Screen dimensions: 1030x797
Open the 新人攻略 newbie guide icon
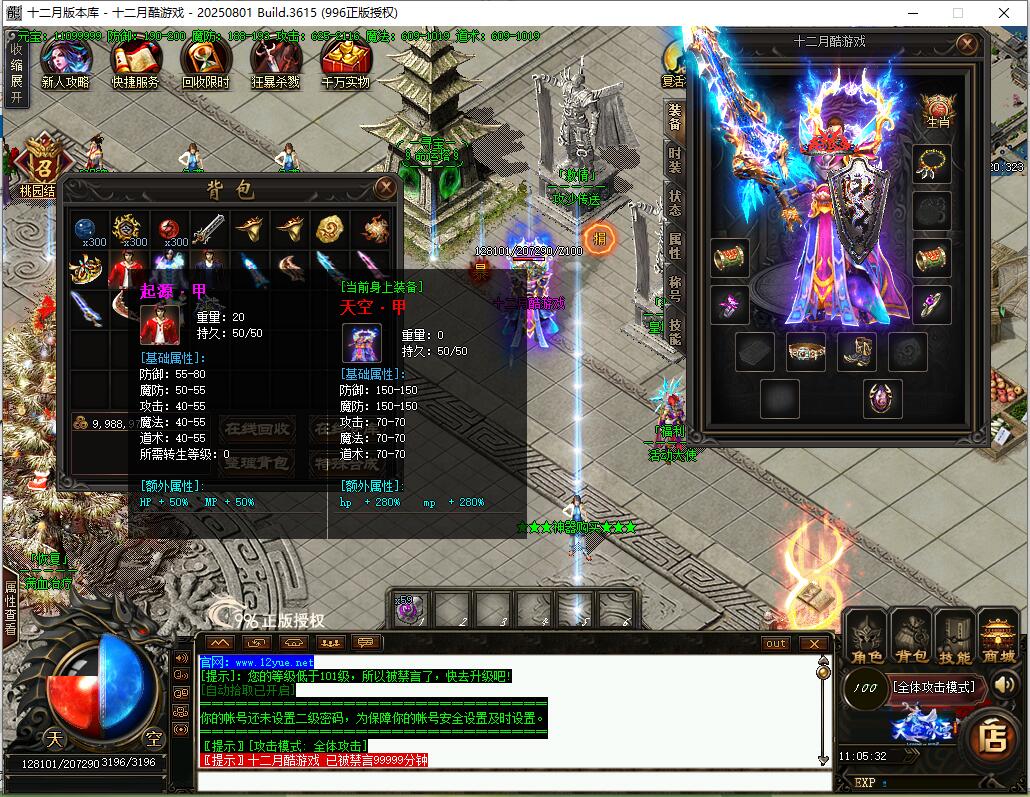point(66,65)
